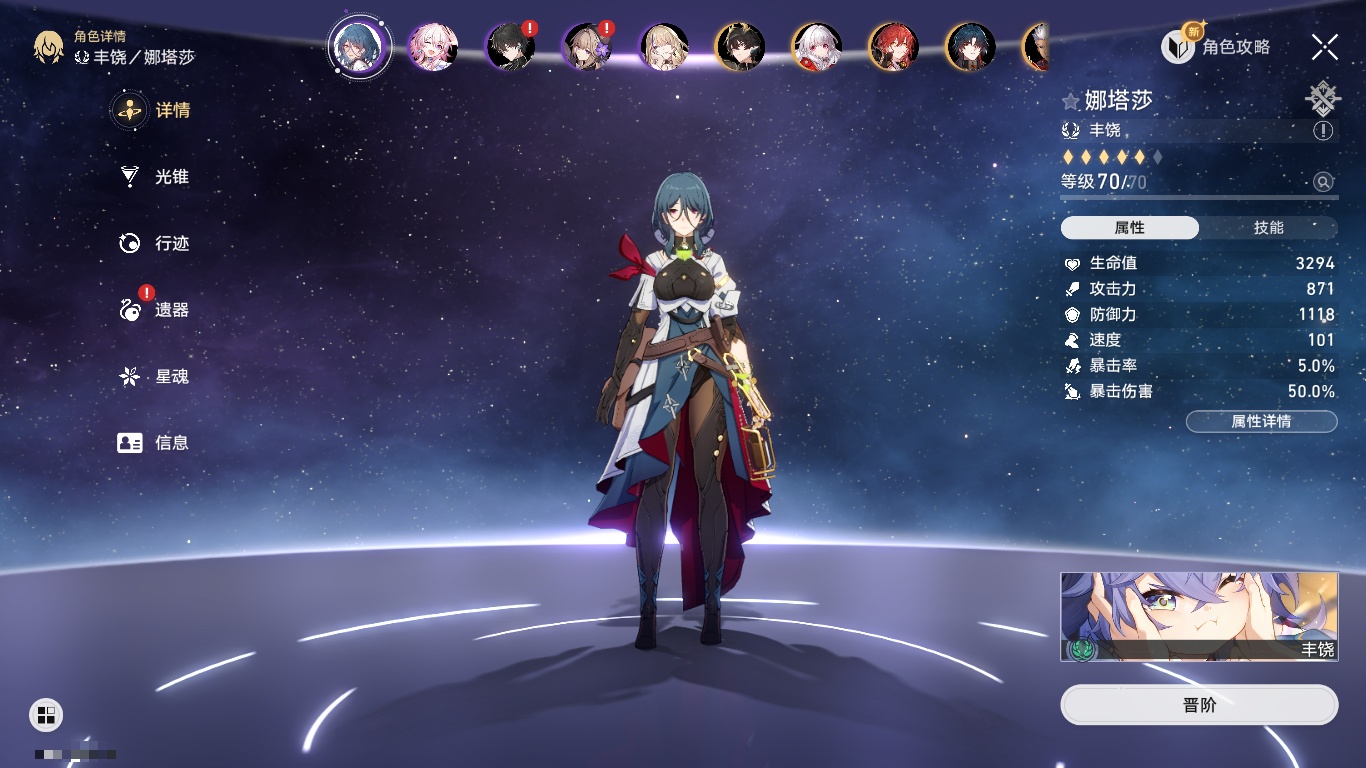
Task: Open the 丰饶 character art banner
Action: coord(1199,617)
